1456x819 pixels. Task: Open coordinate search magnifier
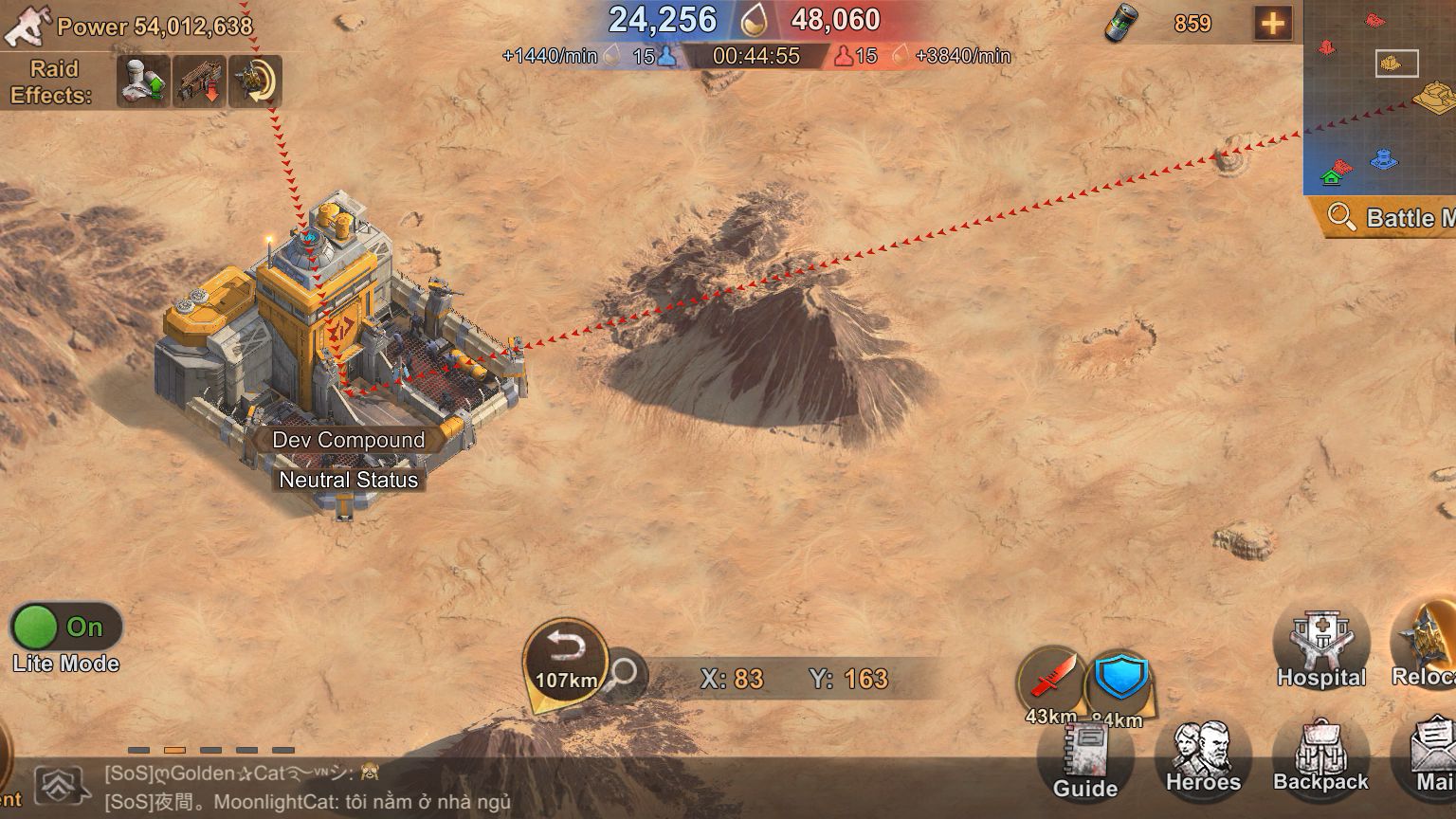click(x=623, y=675)
